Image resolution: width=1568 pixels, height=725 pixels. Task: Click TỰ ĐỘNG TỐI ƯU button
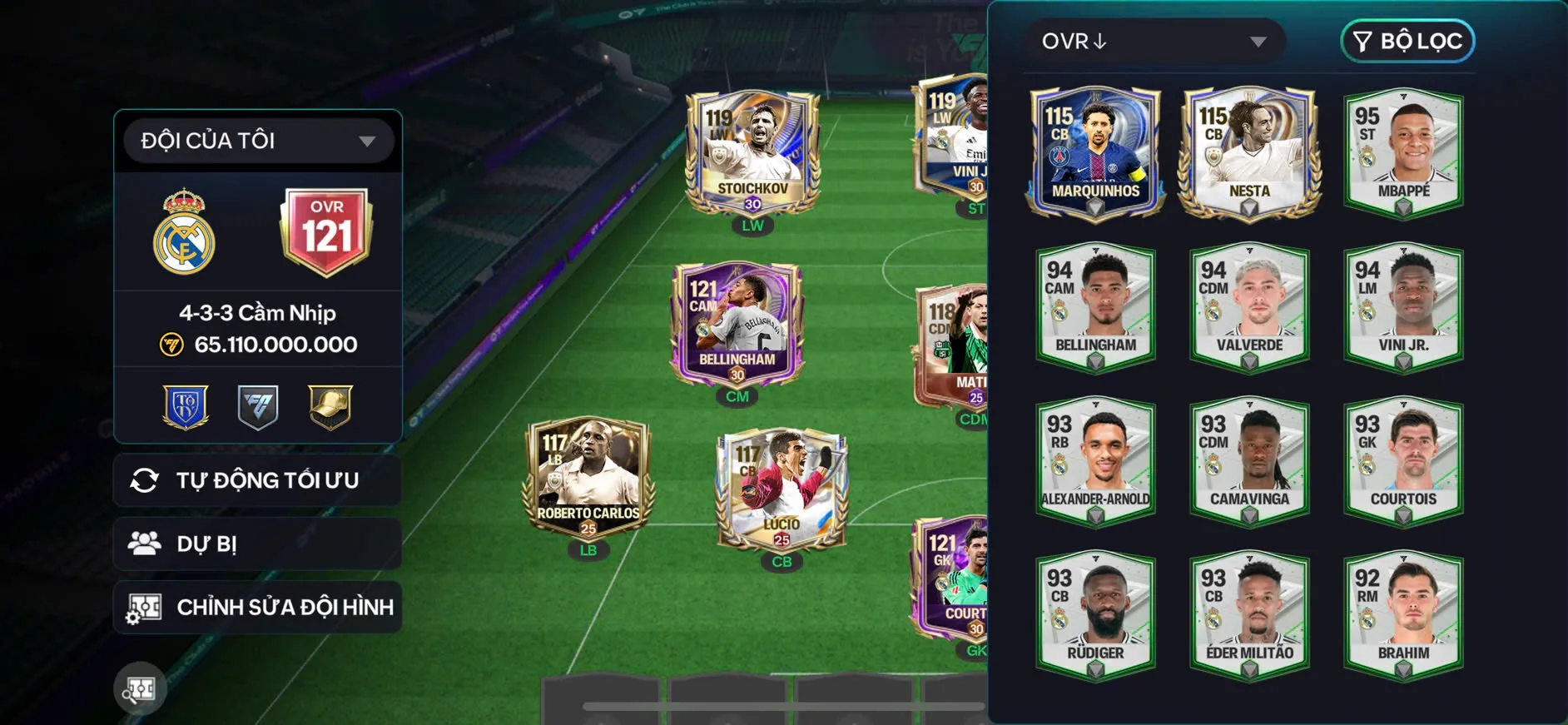click(x=257, y=480)
